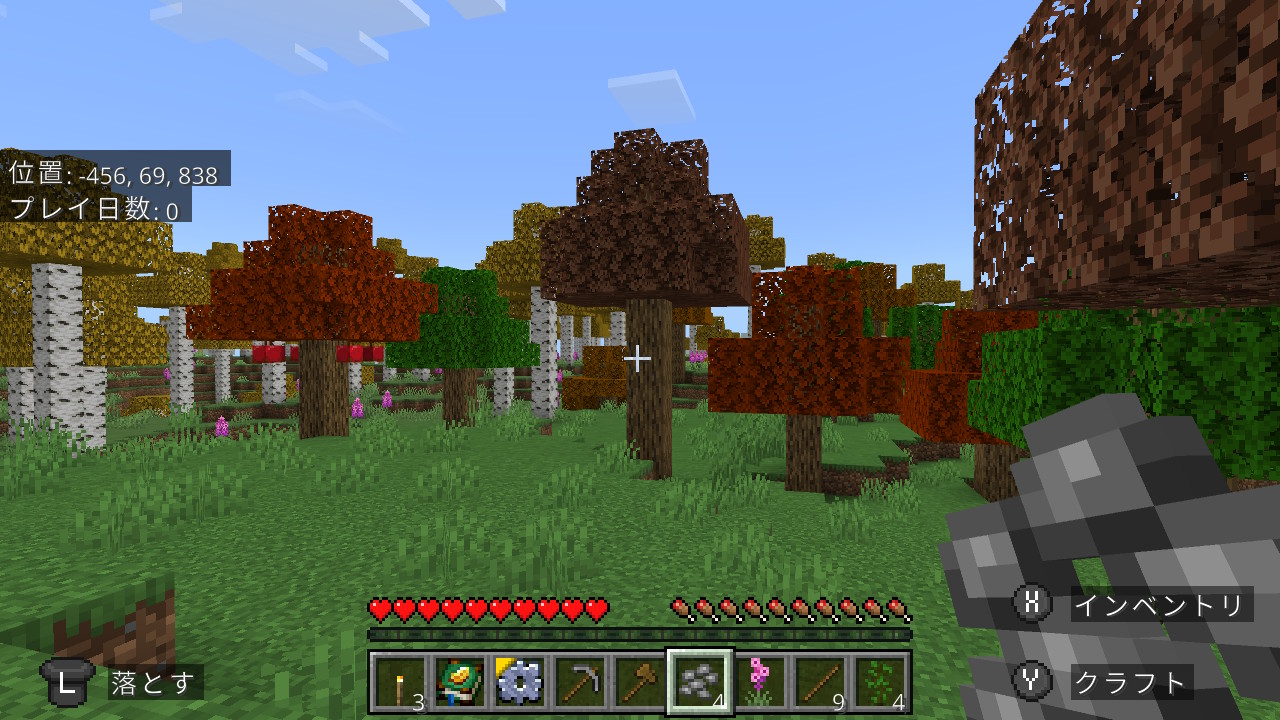Select the green sapling slot
This screenshot has height=720, width=1280.
coord(880,682)
